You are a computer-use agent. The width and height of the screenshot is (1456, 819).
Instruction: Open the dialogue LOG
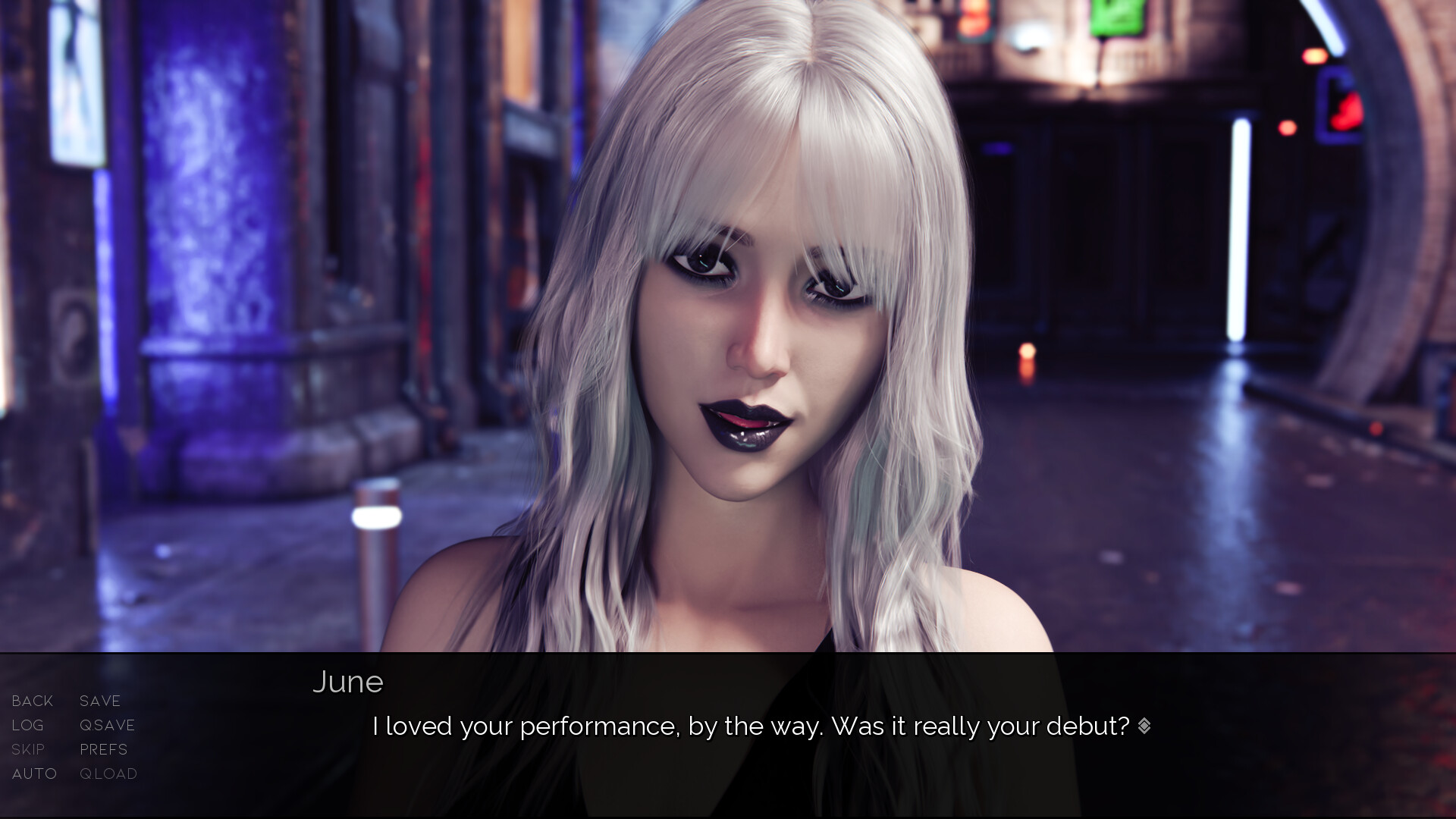28,725
